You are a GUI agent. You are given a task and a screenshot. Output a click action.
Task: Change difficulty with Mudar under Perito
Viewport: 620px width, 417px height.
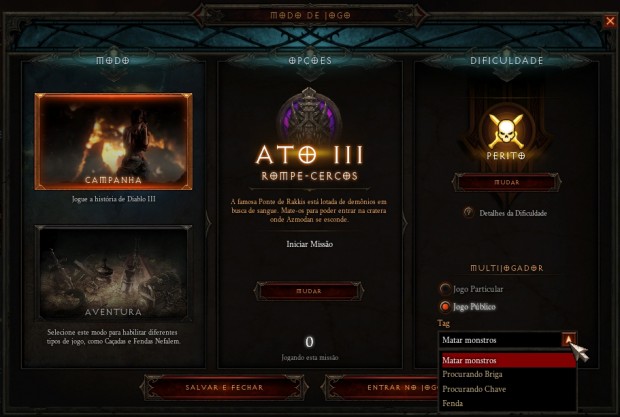pyautogui.click(x=506, y=183)
